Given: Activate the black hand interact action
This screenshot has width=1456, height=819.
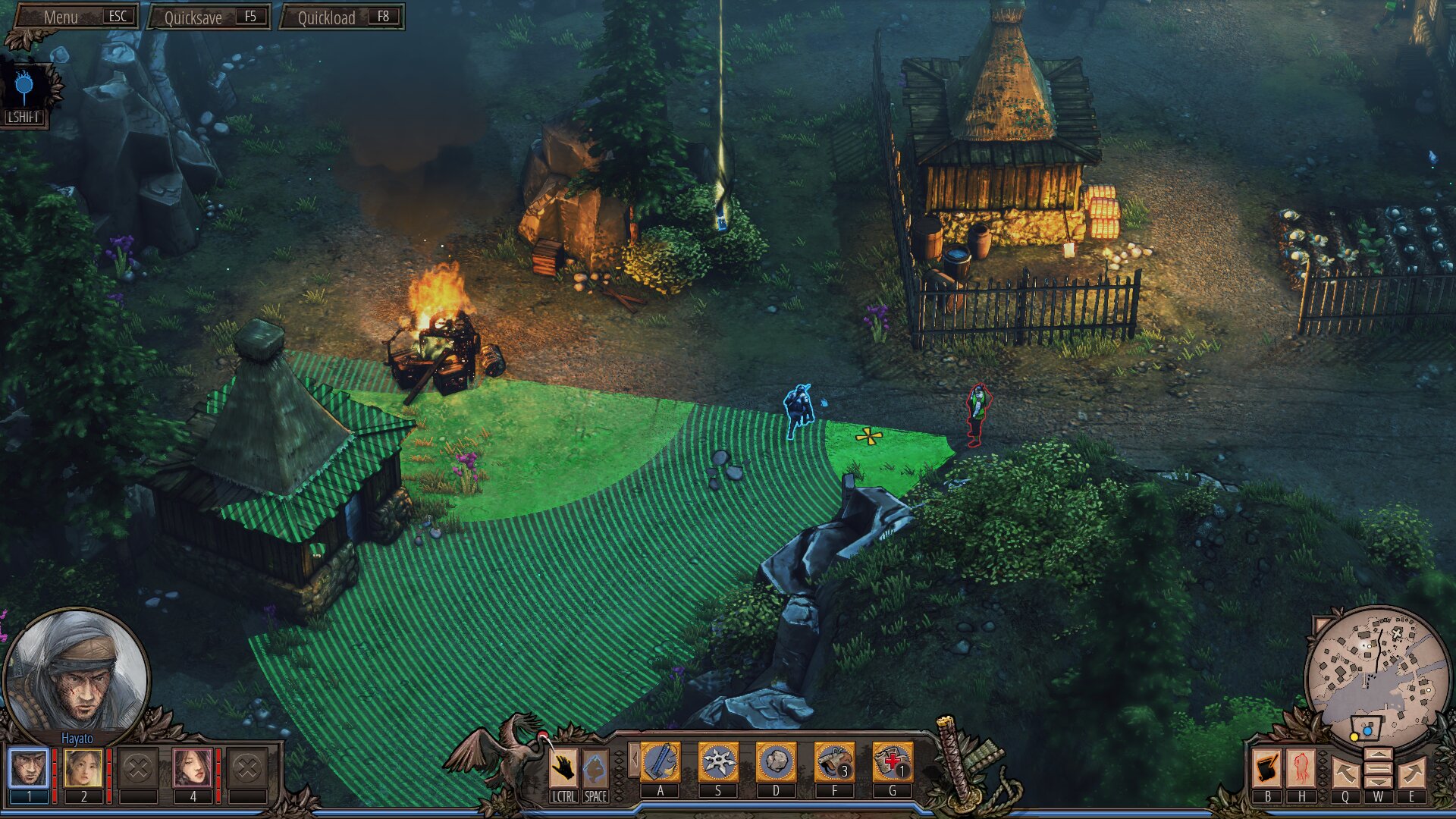Looking at the screenshot, I should point(563,768).
